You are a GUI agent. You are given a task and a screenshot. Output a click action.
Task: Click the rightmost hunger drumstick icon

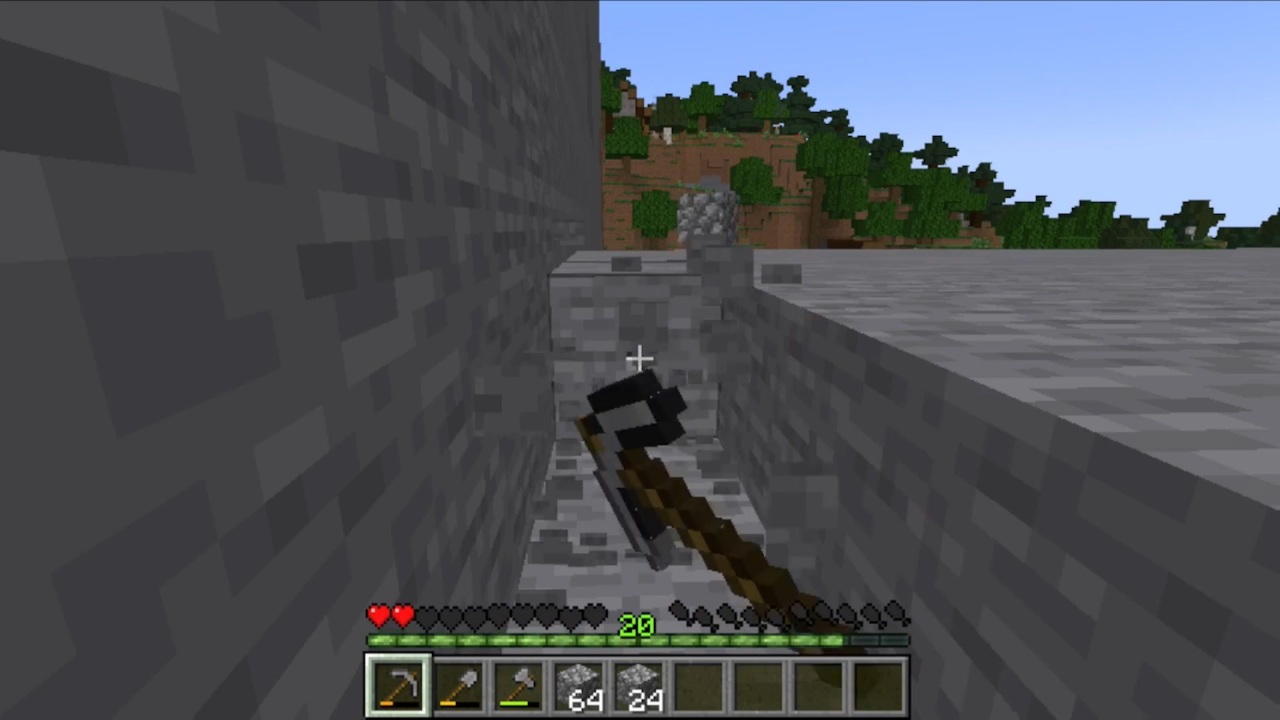(893, 610)
